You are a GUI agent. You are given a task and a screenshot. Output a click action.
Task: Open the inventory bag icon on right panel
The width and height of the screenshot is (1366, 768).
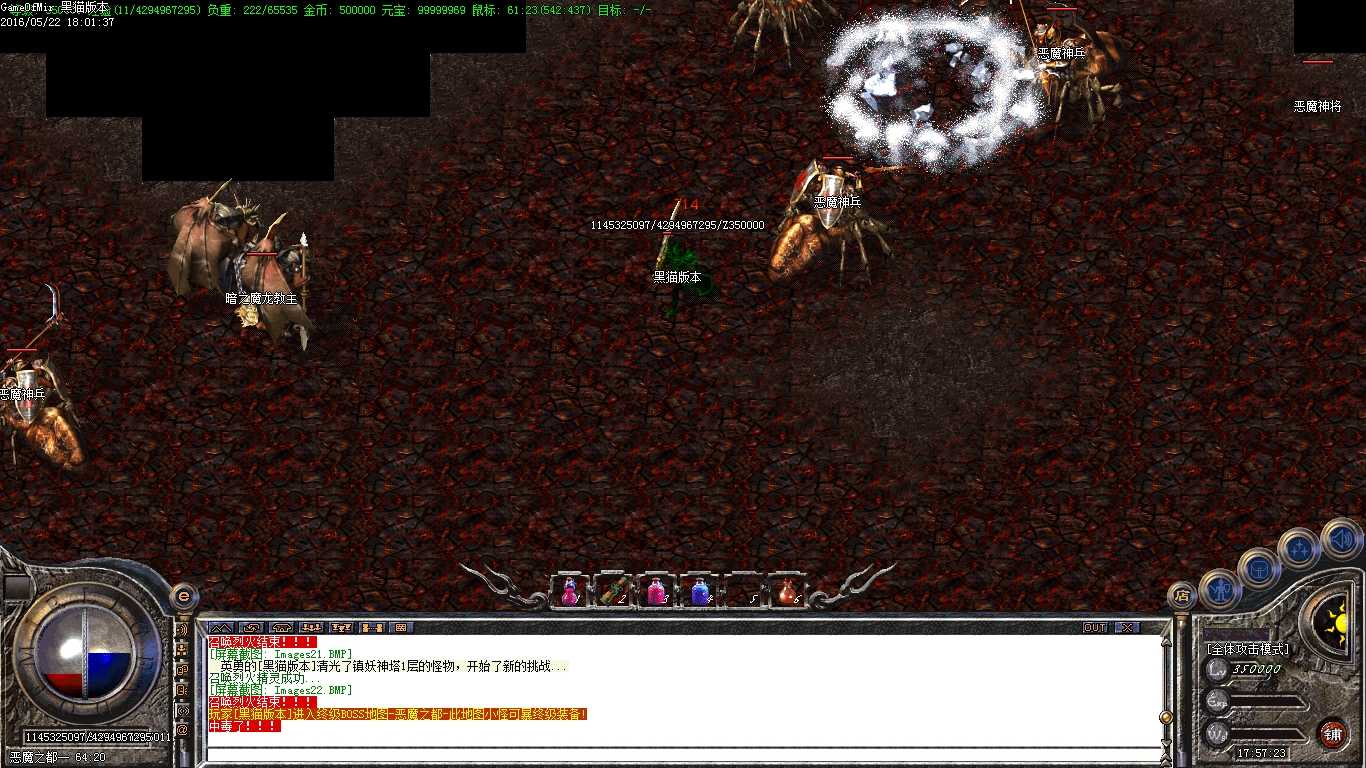(x=1258, y=569)
